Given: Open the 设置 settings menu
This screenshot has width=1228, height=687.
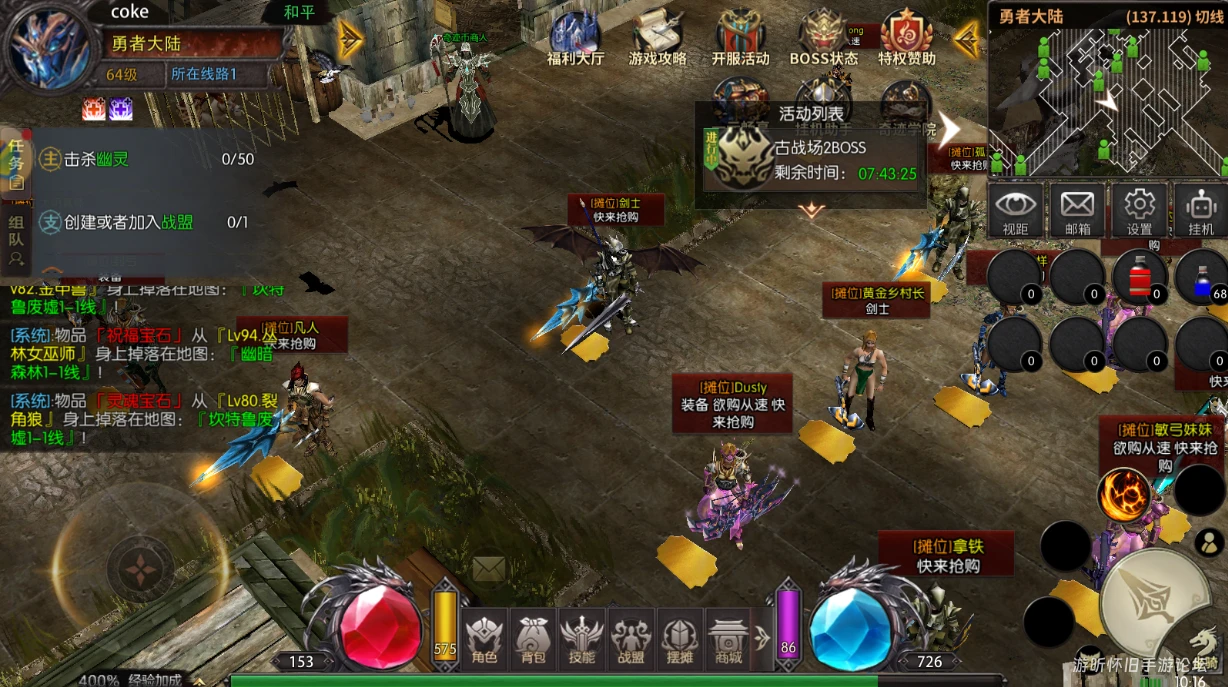Looking at the screenshot, I should click(x=1139, y=211).
